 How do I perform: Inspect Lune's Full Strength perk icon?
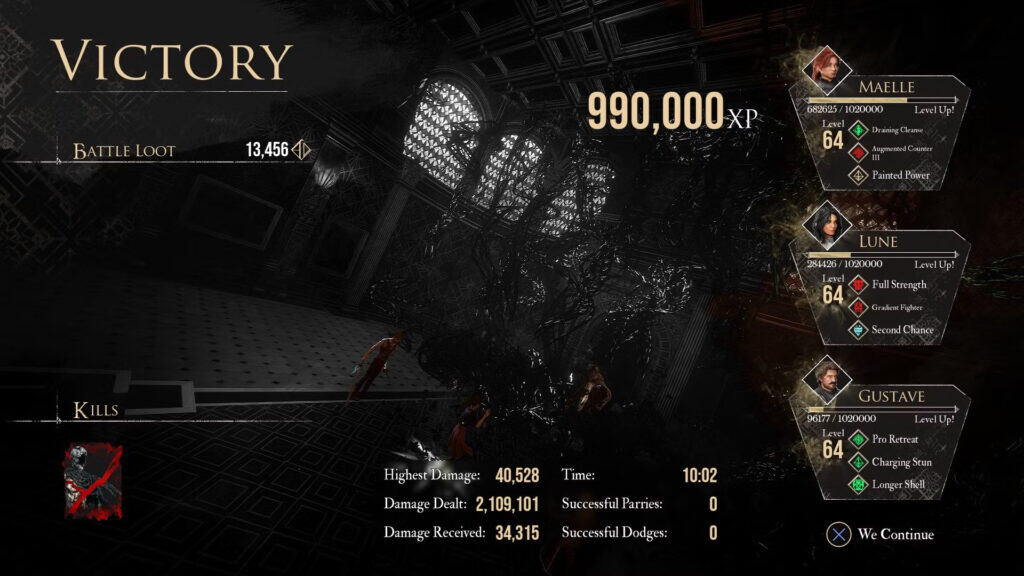click(858, 284)
